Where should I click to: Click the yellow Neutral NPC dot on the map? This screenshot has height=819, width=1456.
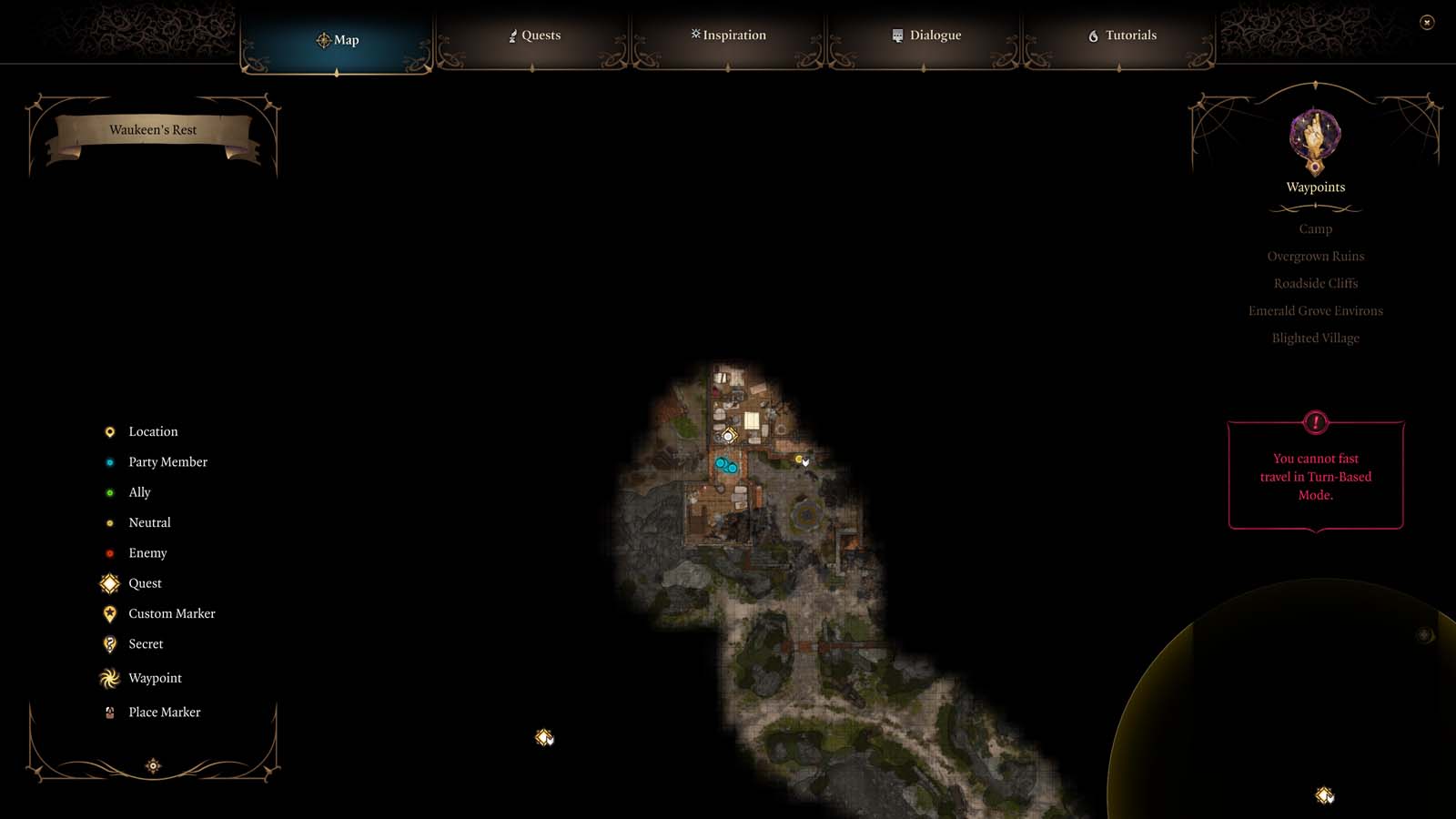coord(800,460)
